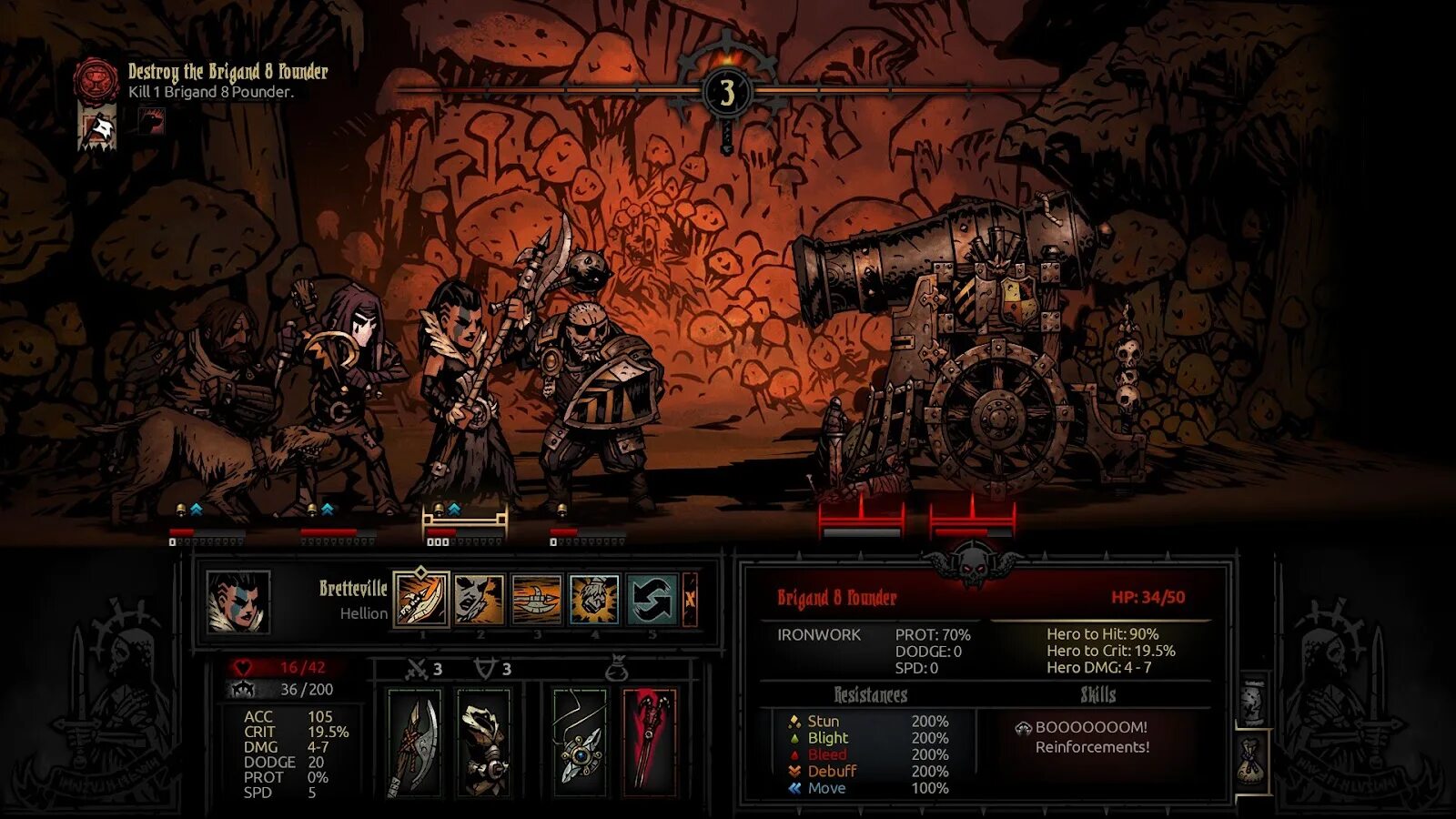Click the red quest seal icon
Image resolution: width=1456 pixels, height=819 pixels.
click(x=96, y=80)
